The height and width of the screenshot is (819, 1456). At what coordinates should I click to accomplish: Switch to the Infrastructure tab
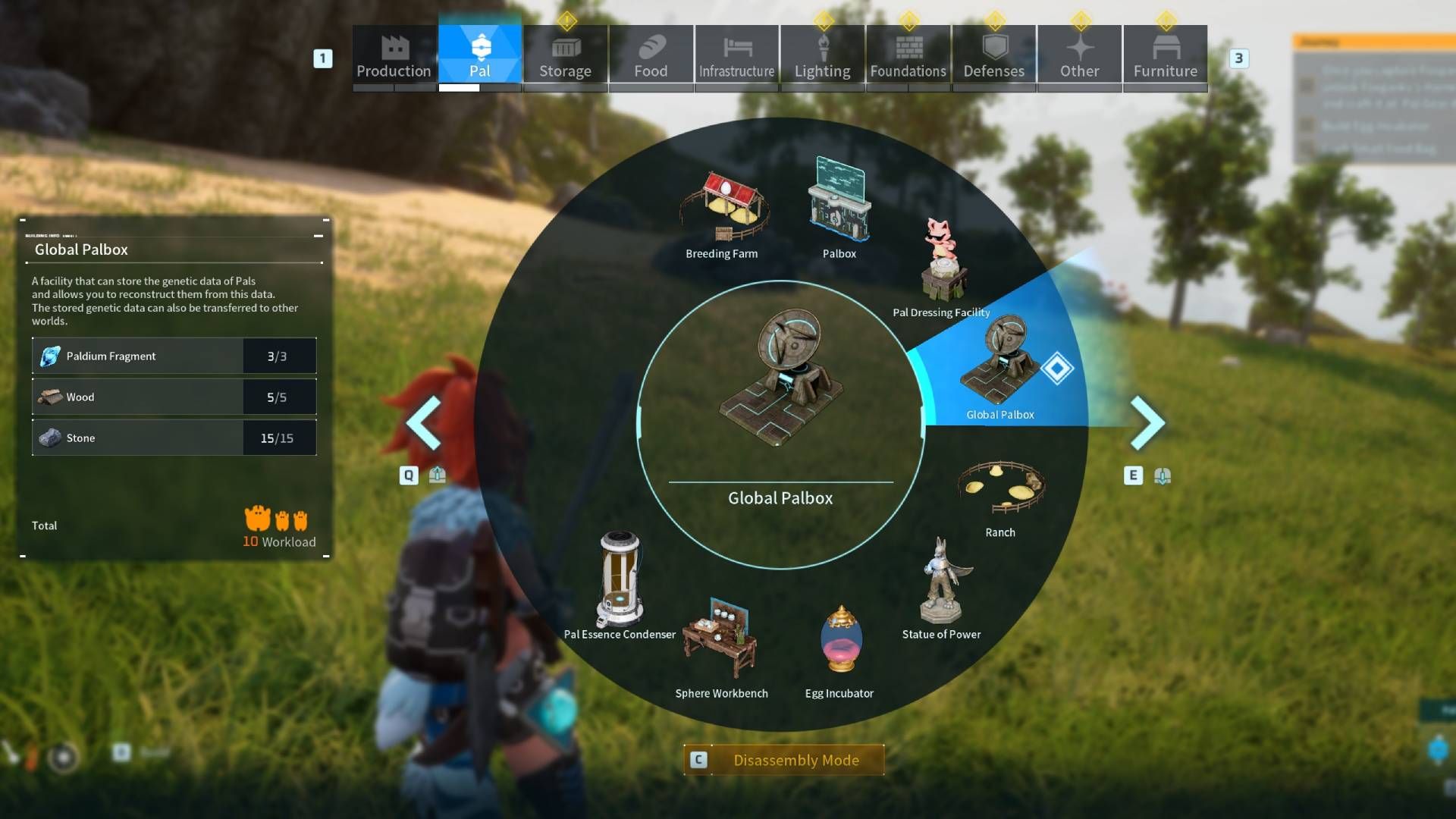click(x=736, y=56)
